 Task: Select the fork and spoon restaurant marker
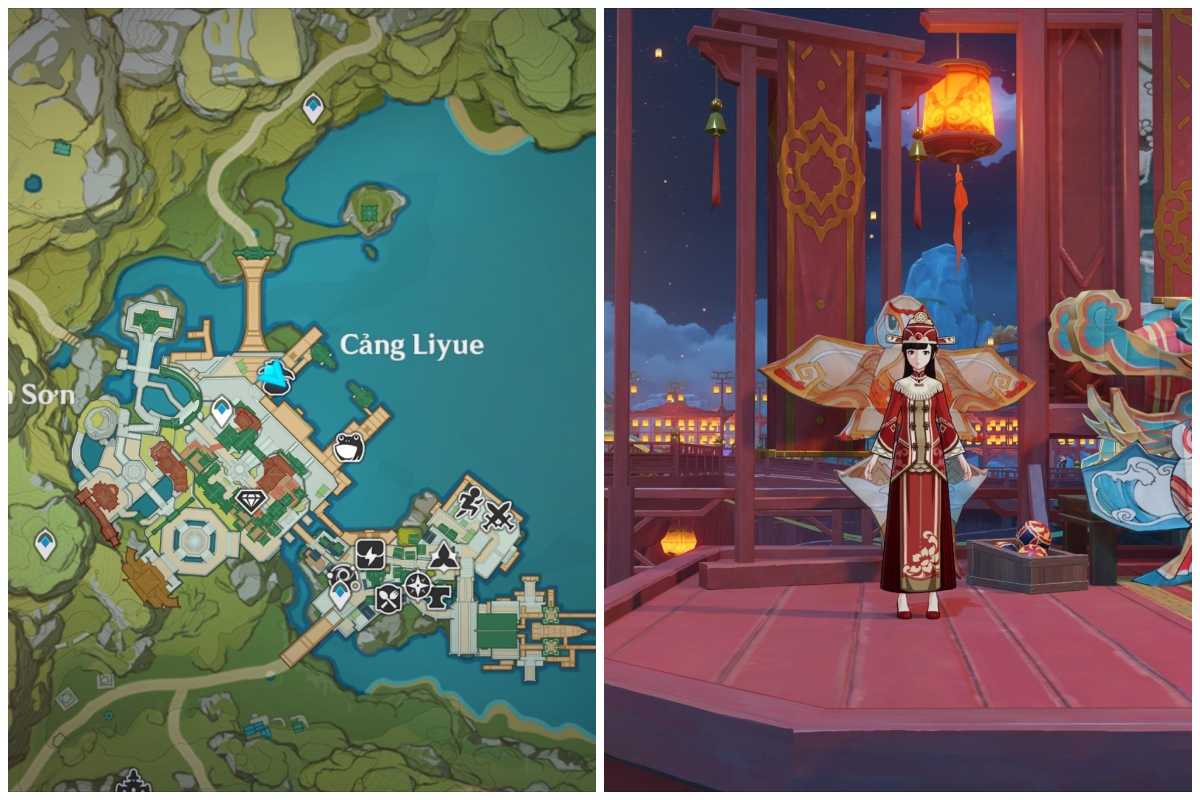388,598
